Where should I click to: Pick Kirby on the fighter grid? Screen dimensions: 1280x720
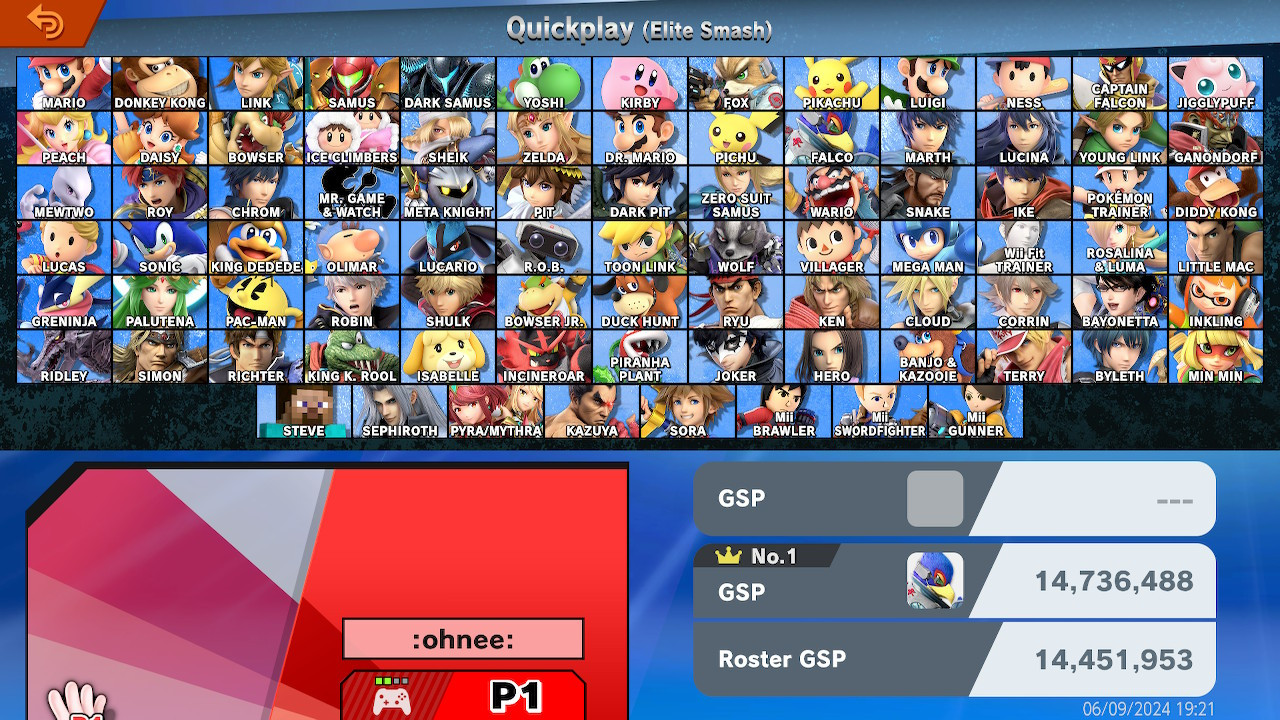point(639,83)
